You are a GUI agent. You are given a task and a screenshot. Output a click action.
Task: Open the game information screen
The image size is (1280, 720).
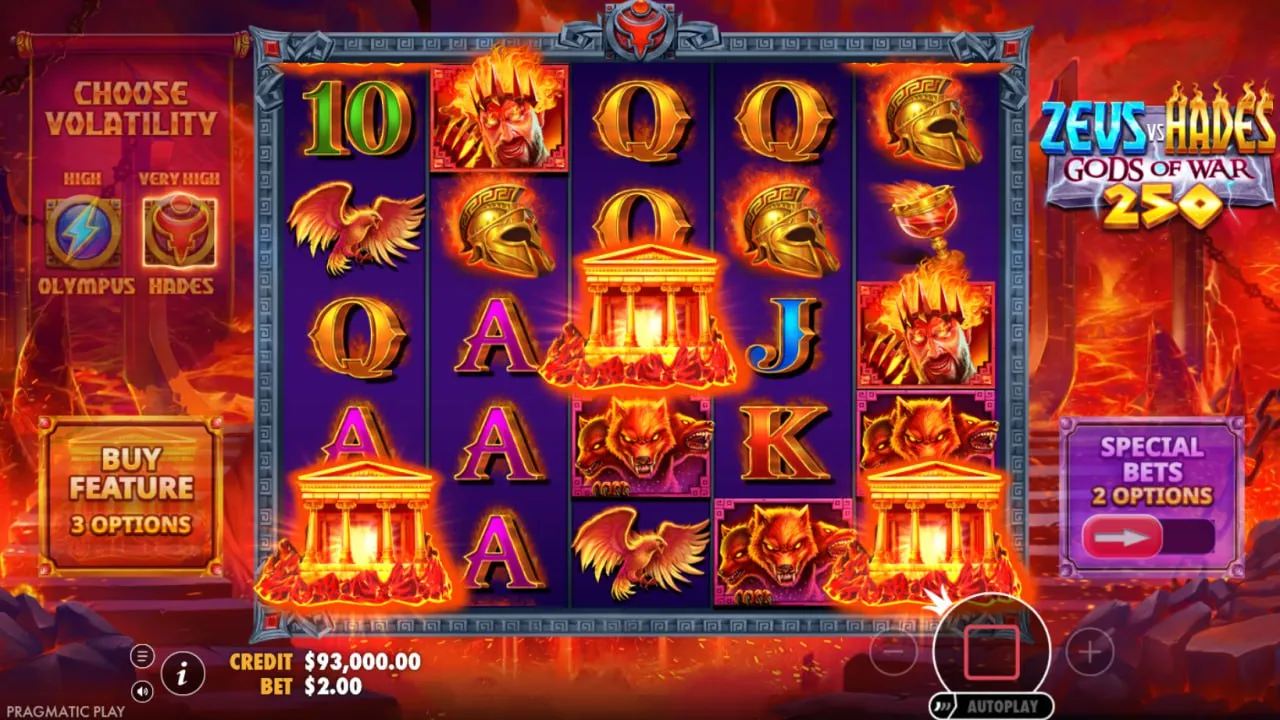click(x=181, y=674)
